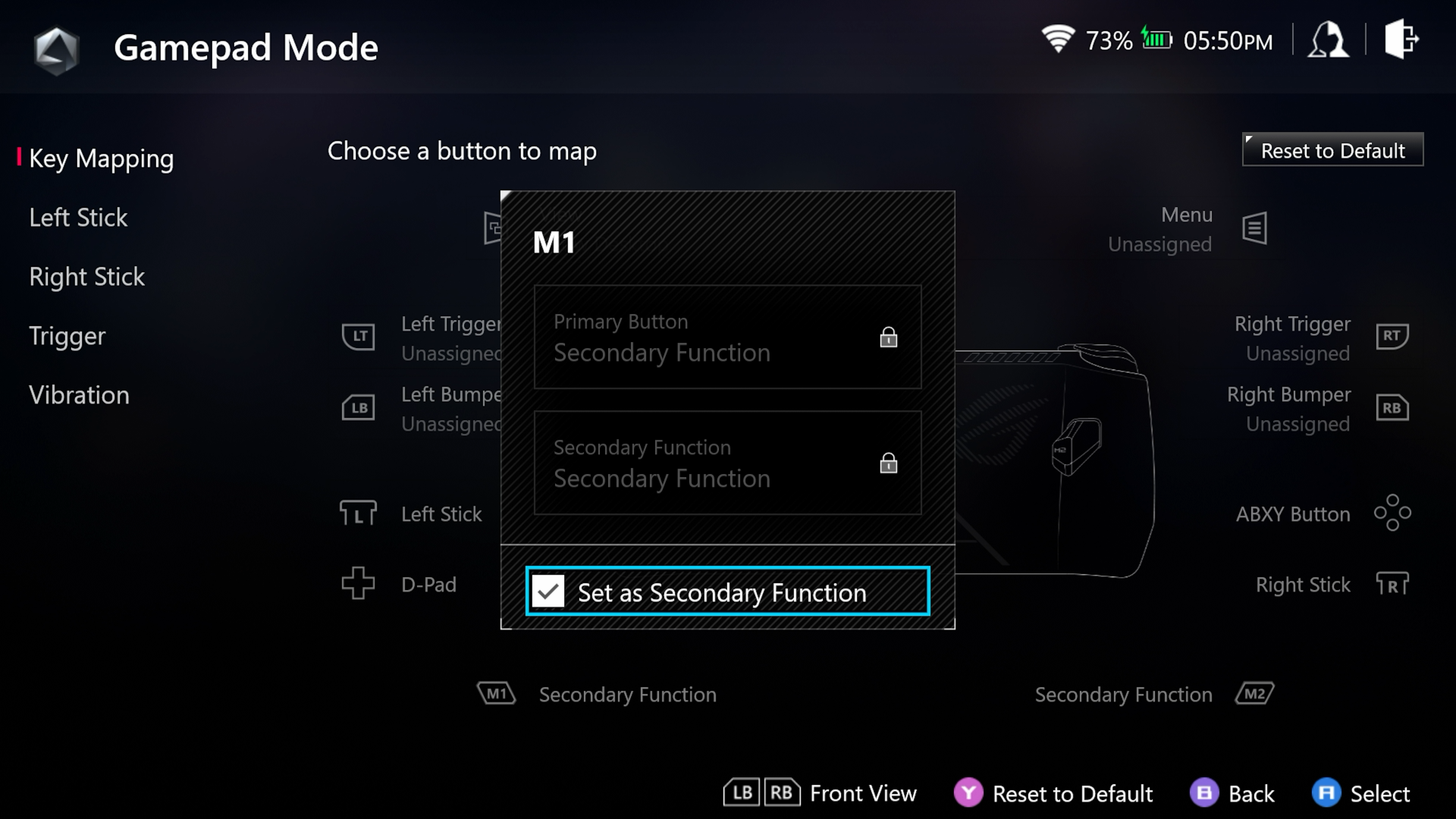The image size is (1456, 819).
Task: Uncheck the Set as Secondary Function checkbox
Action: [x=548, y=591]
